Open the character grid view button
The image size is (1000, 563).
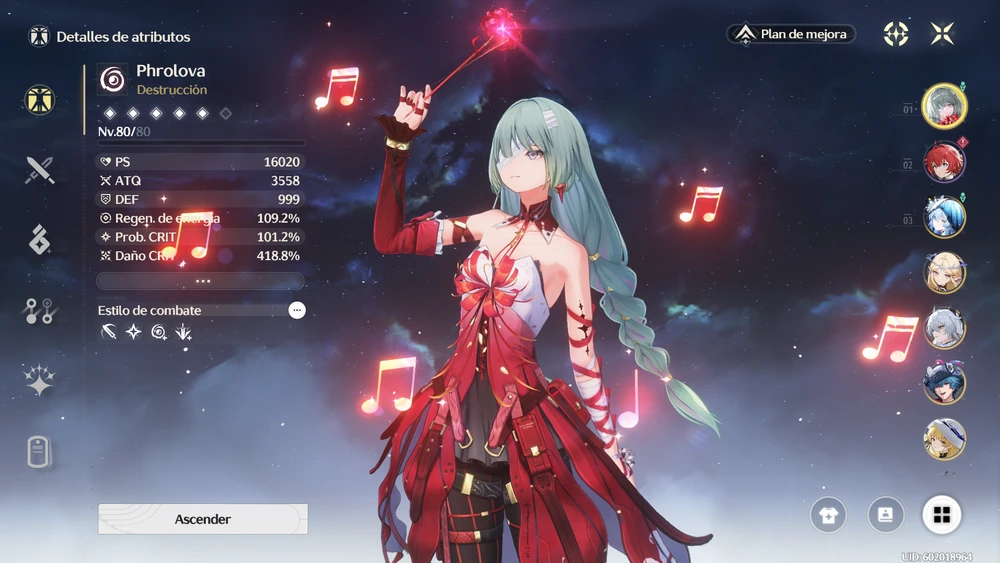[x=941, y=515]
